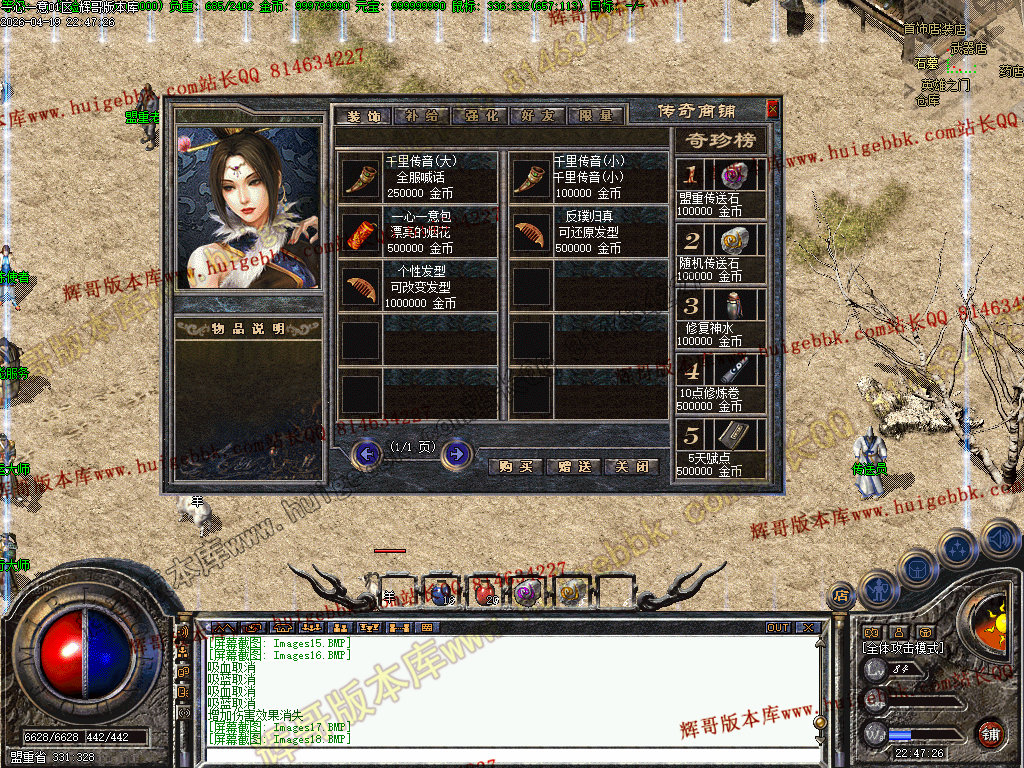Select the 个性发型 hairstyle comb
The width and height of the screenshot is (1024, 768).
click(x=360, y=287)
